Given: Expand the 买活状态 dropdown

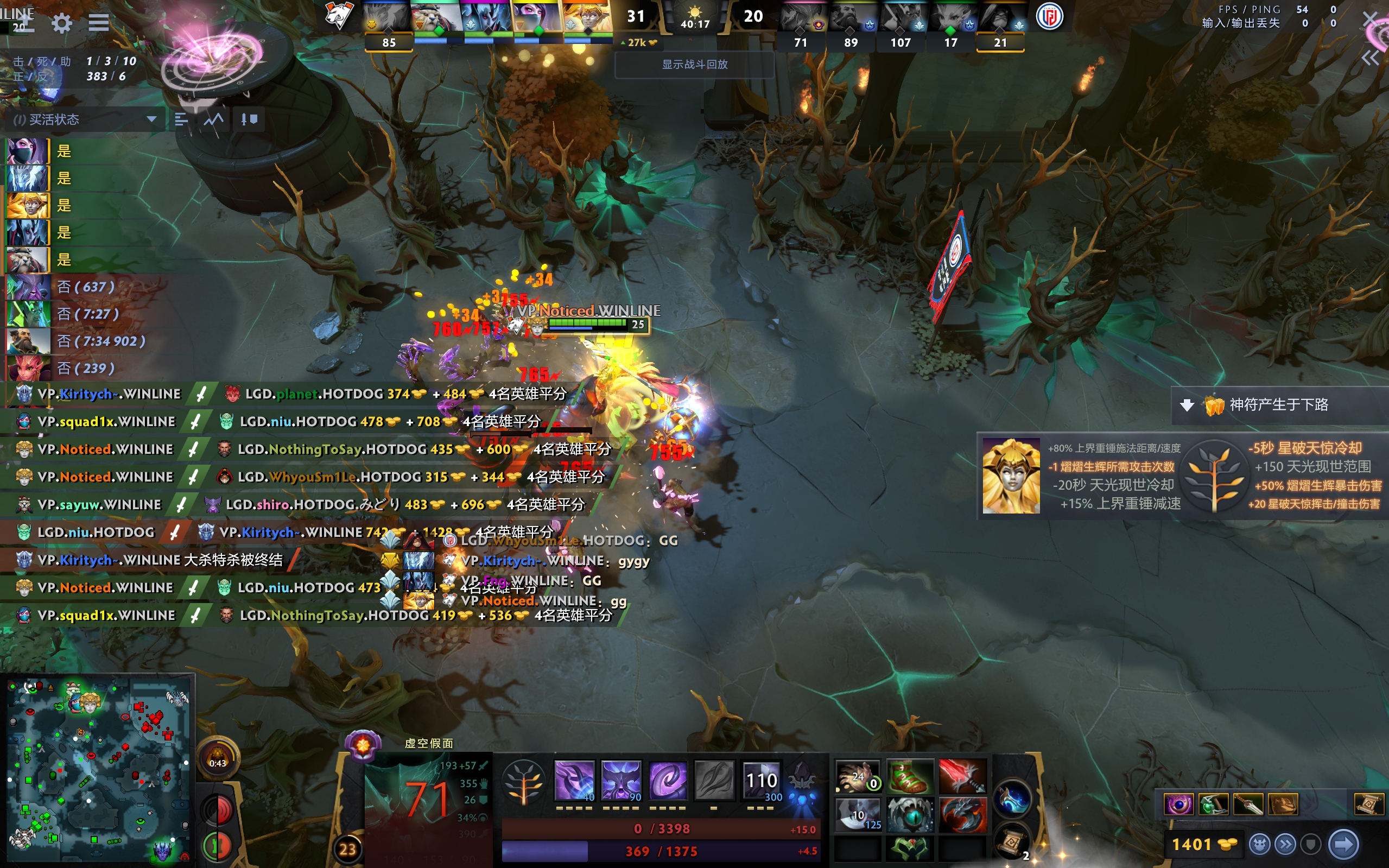Looking at the screenshot, I should 151,119.
